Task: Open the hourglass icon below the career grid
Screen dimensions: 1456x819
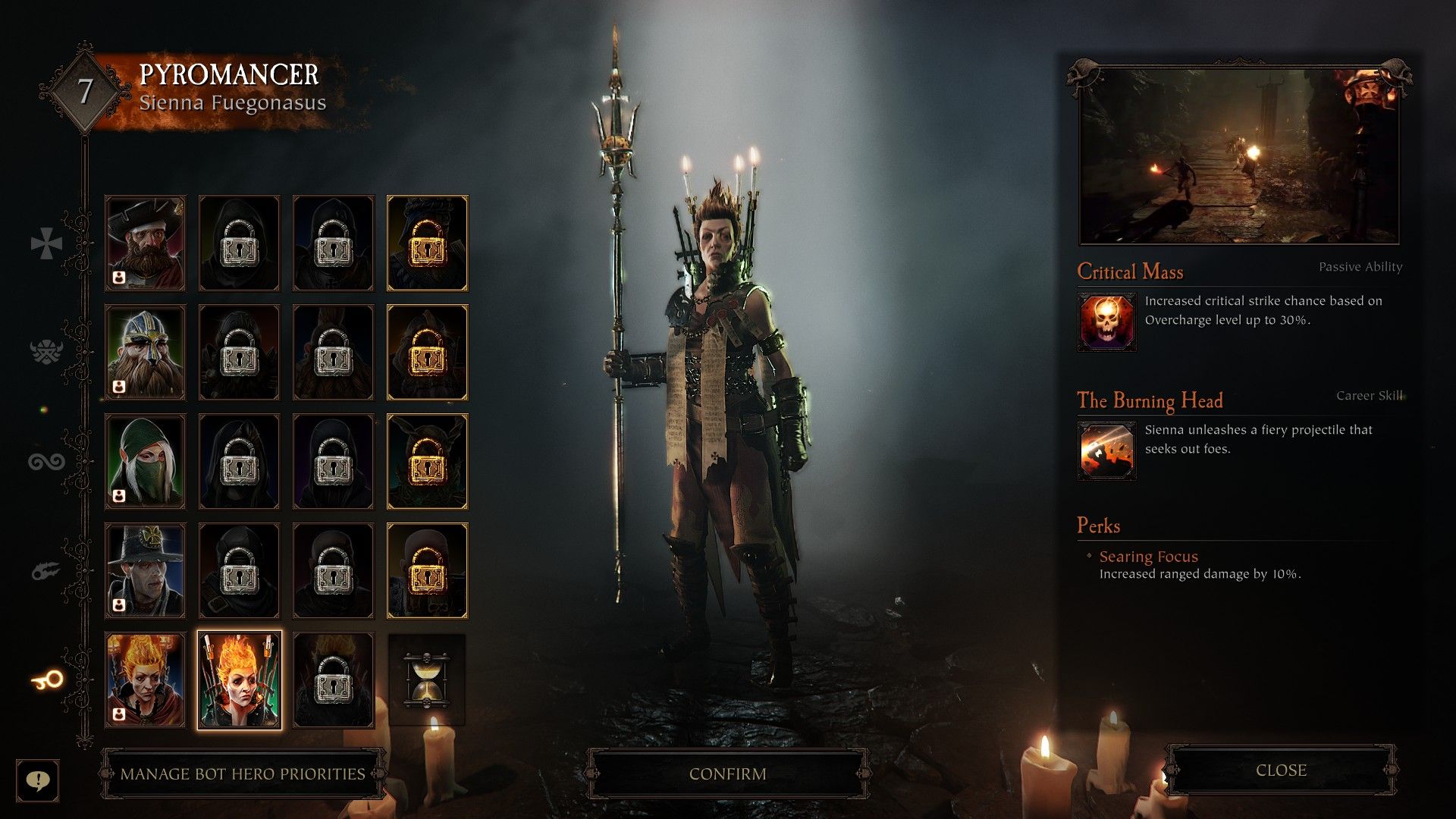Action: (x=427, y=679)
